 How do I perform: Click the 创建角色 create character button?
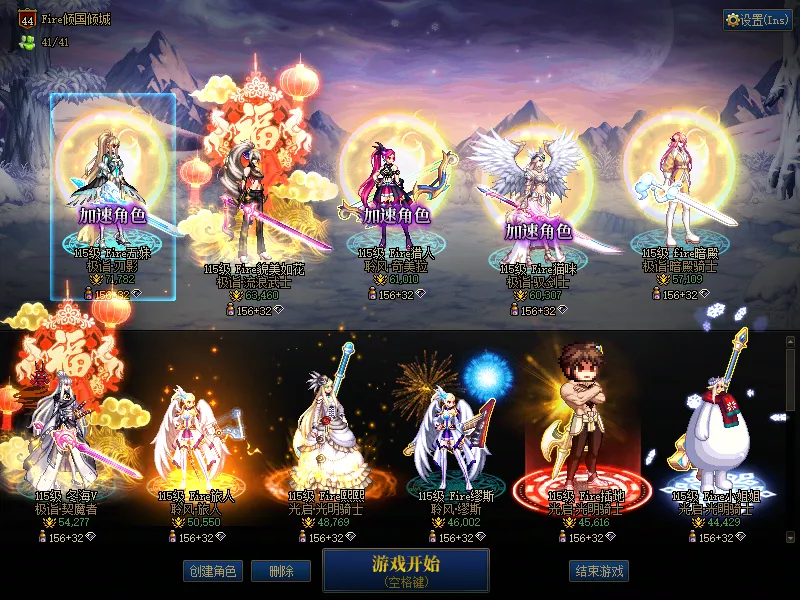[212, 572]
